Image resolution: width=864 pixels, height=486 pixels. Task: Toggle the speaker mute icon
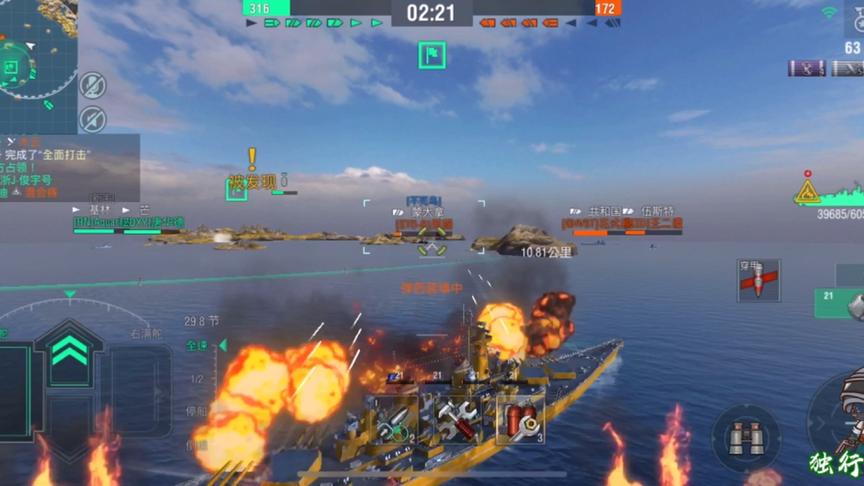(x=92, y=119)
